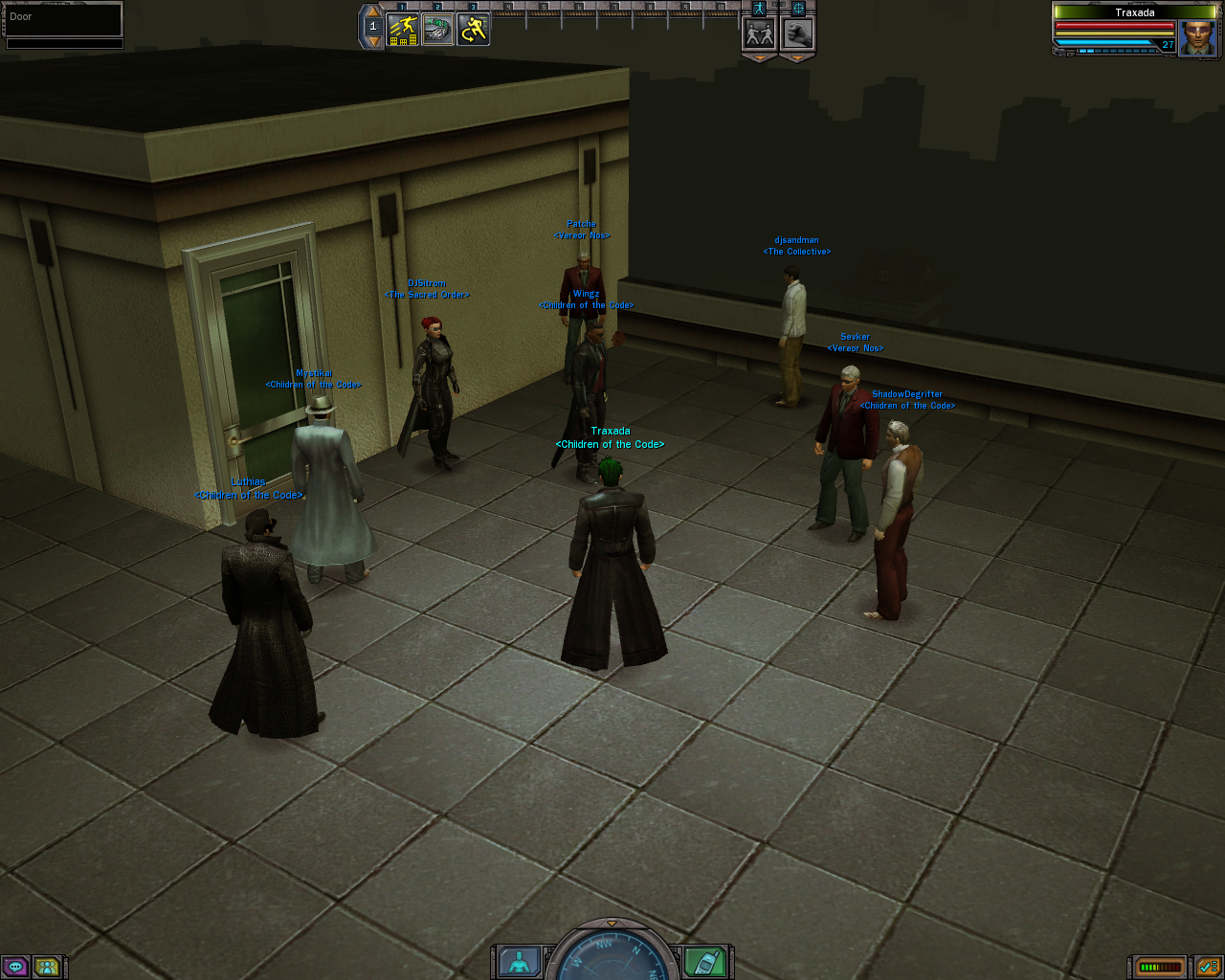
Task: Select the two-fighters combat stance icon
Action: coord(760,33)
